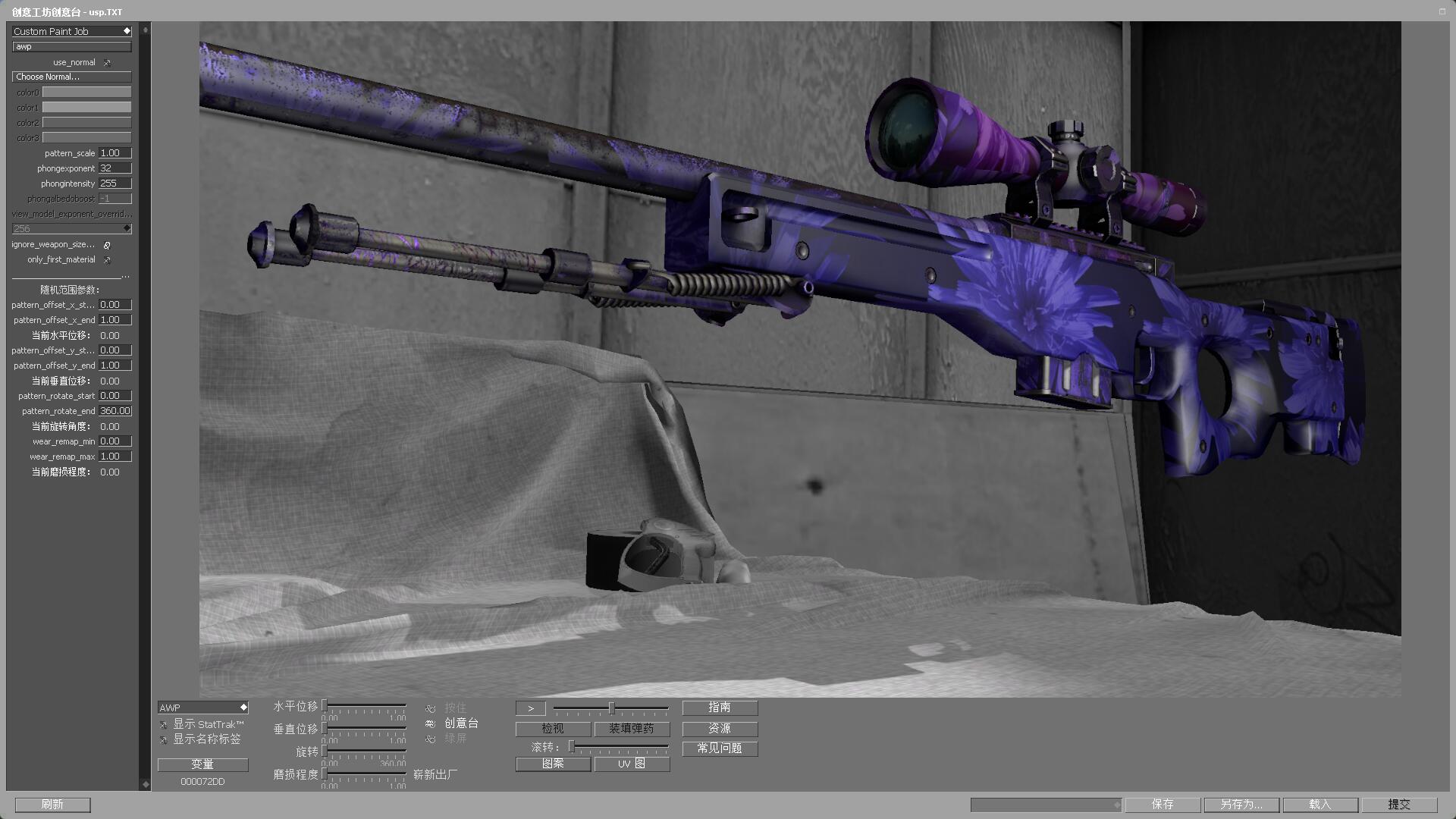Toggle the only_first_material checkbox
This screenshot has height=819, width=1456.
[x=107, y=259]
